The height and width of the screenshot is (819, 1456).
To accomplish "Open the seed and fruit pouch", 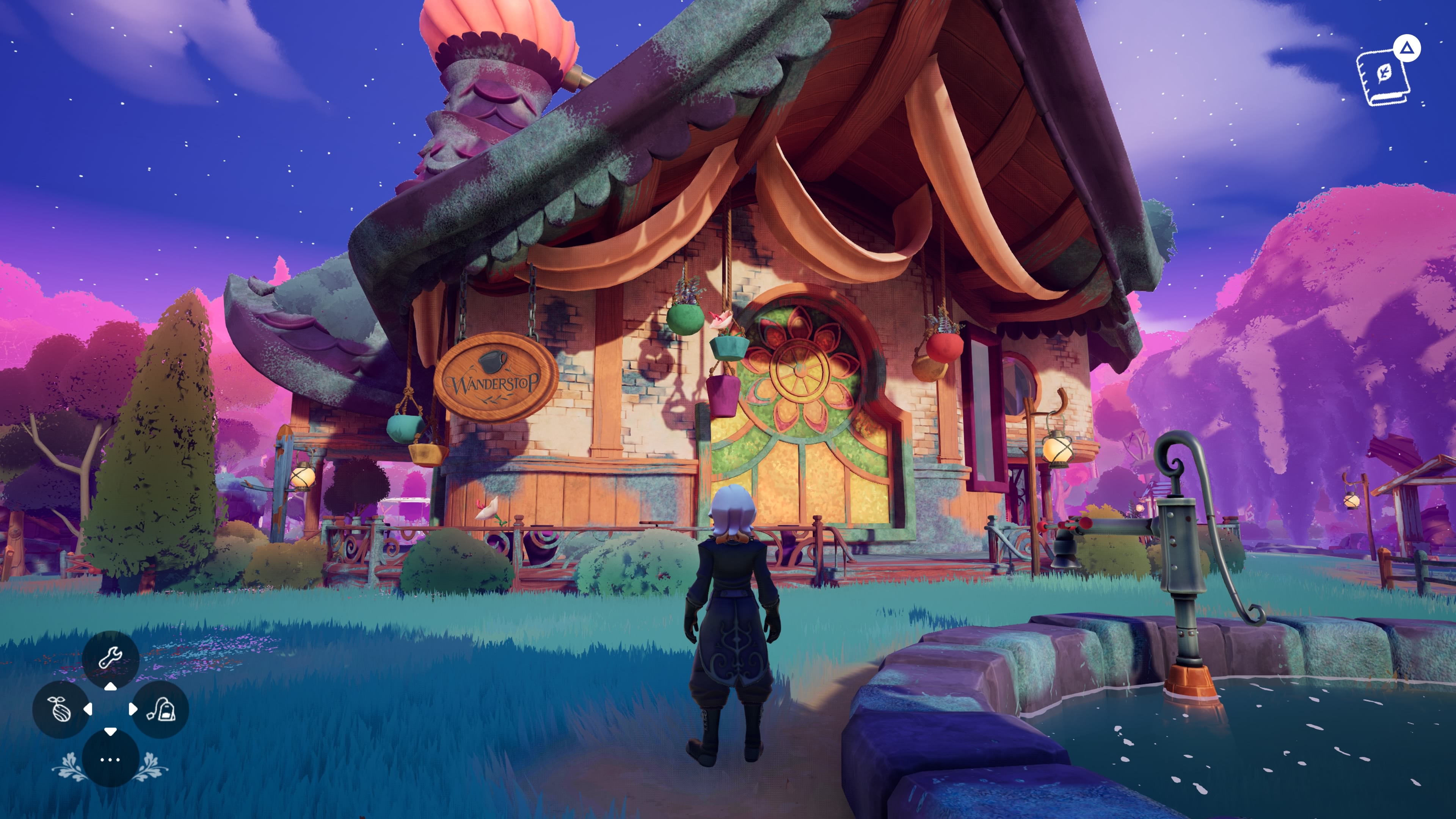I will 61,709.
